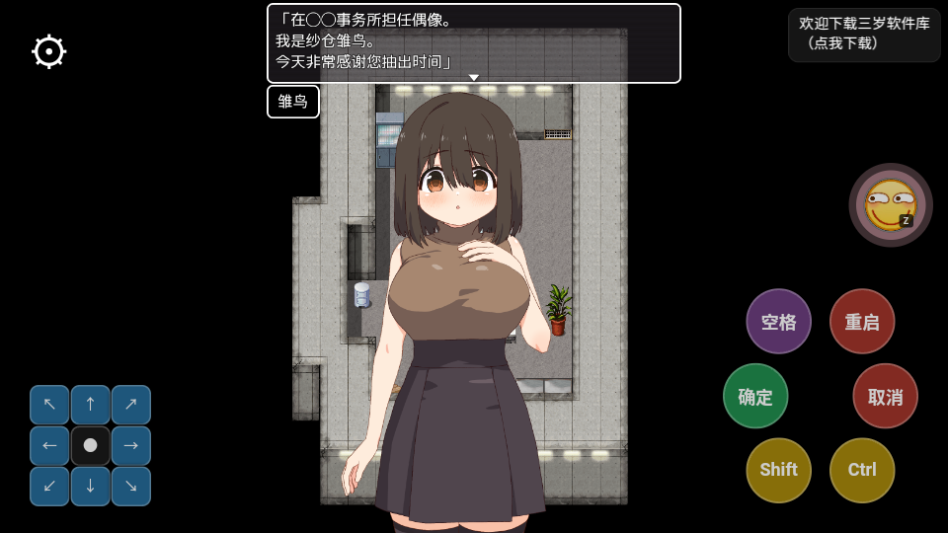Cancel with the red 取消 button
Image resolution: width=948 pixels, height=533 pixels.
[885, 397]
